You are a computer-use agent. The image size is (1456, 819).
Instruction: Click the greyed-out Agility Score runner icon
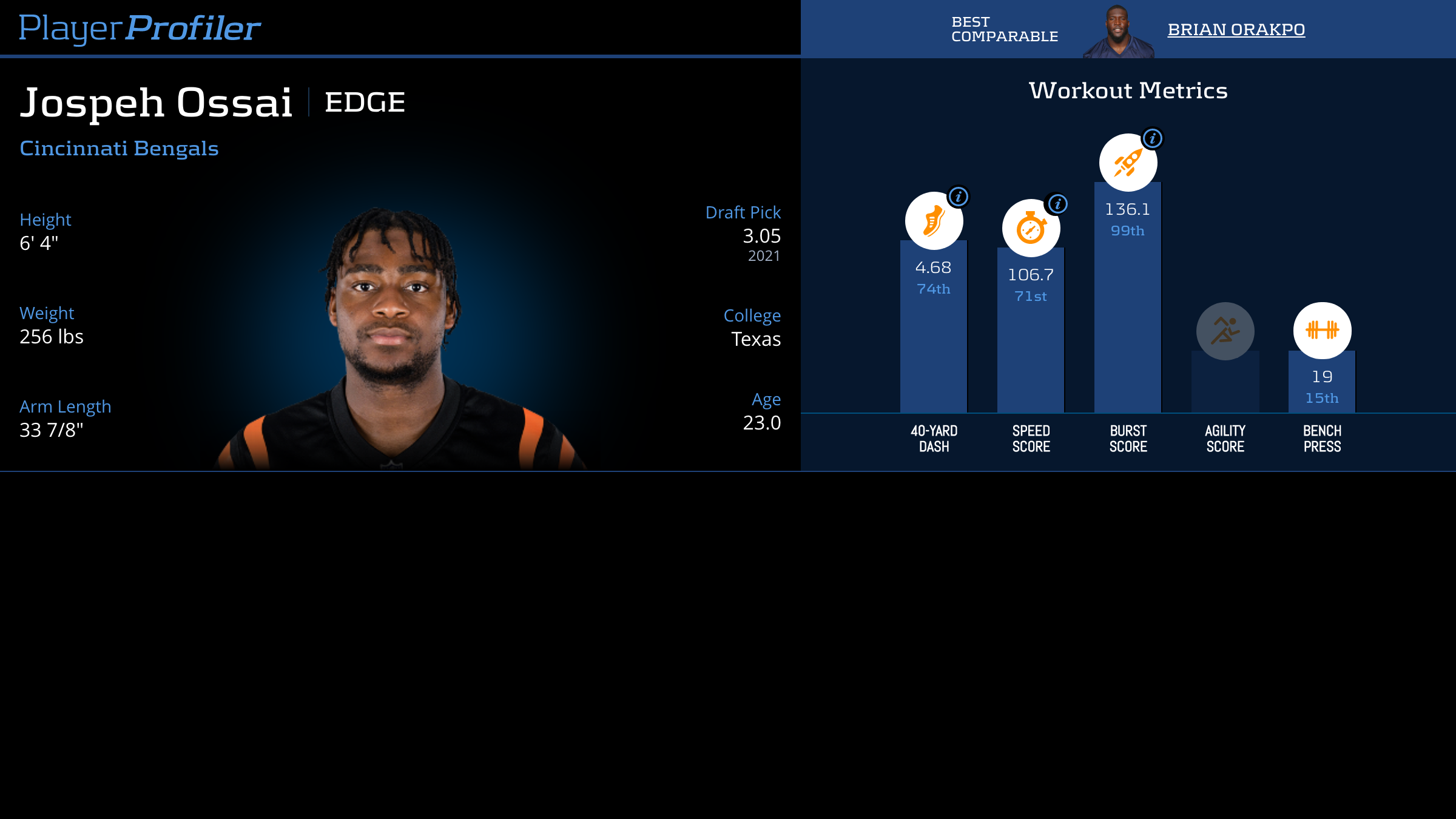pyautogui.click(x=1225, y=331)
